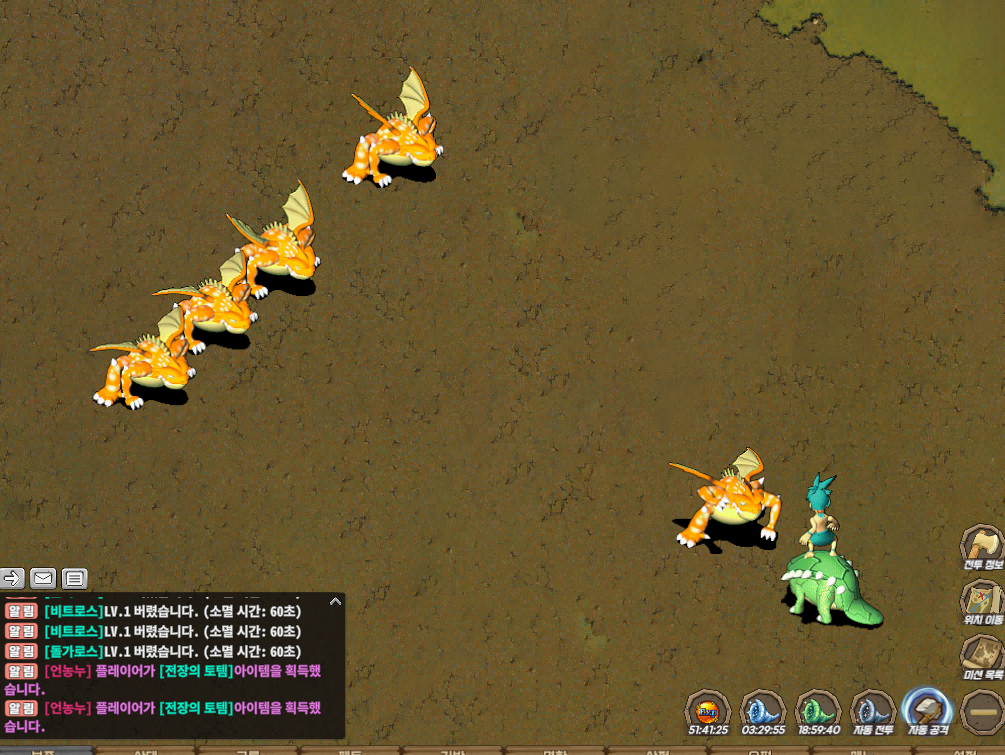1005x755 pixels.
Task: Click the arrow button above chat
Action: (x=12, y=577)
